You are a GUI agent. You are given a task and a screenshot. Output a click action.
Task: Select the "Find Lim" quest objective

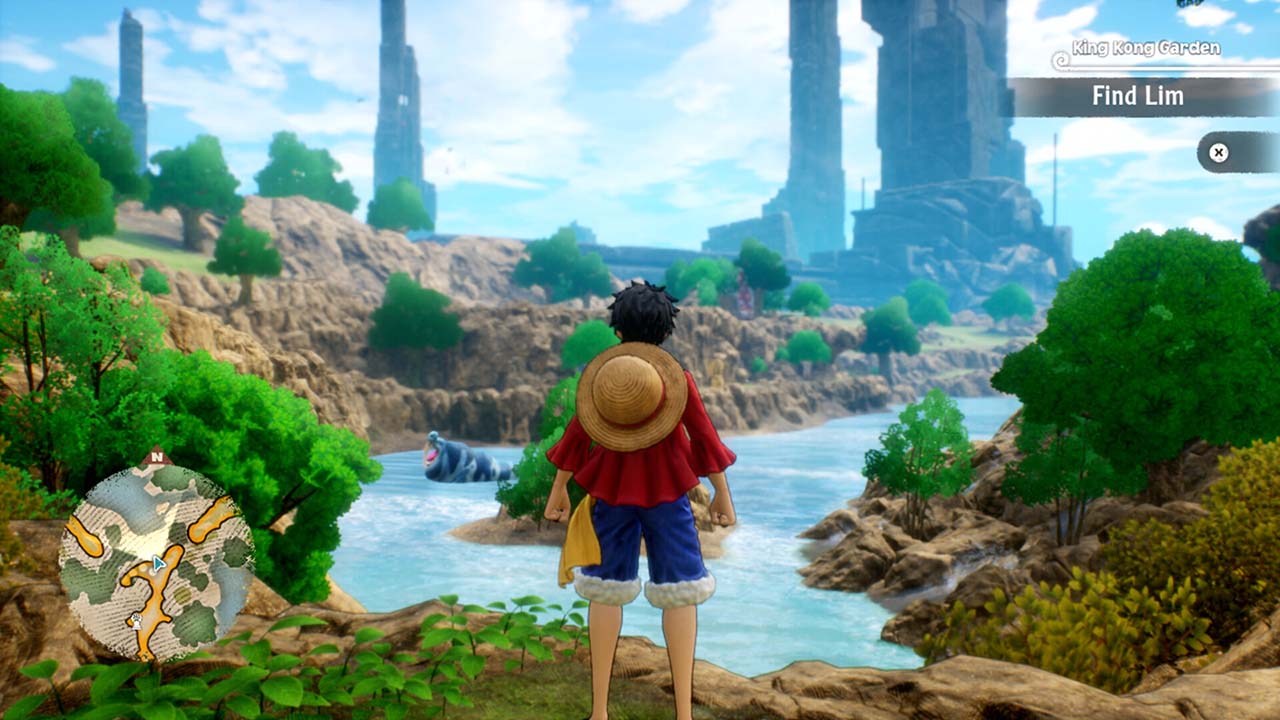pyautogui.click(x=1138, y=97)
